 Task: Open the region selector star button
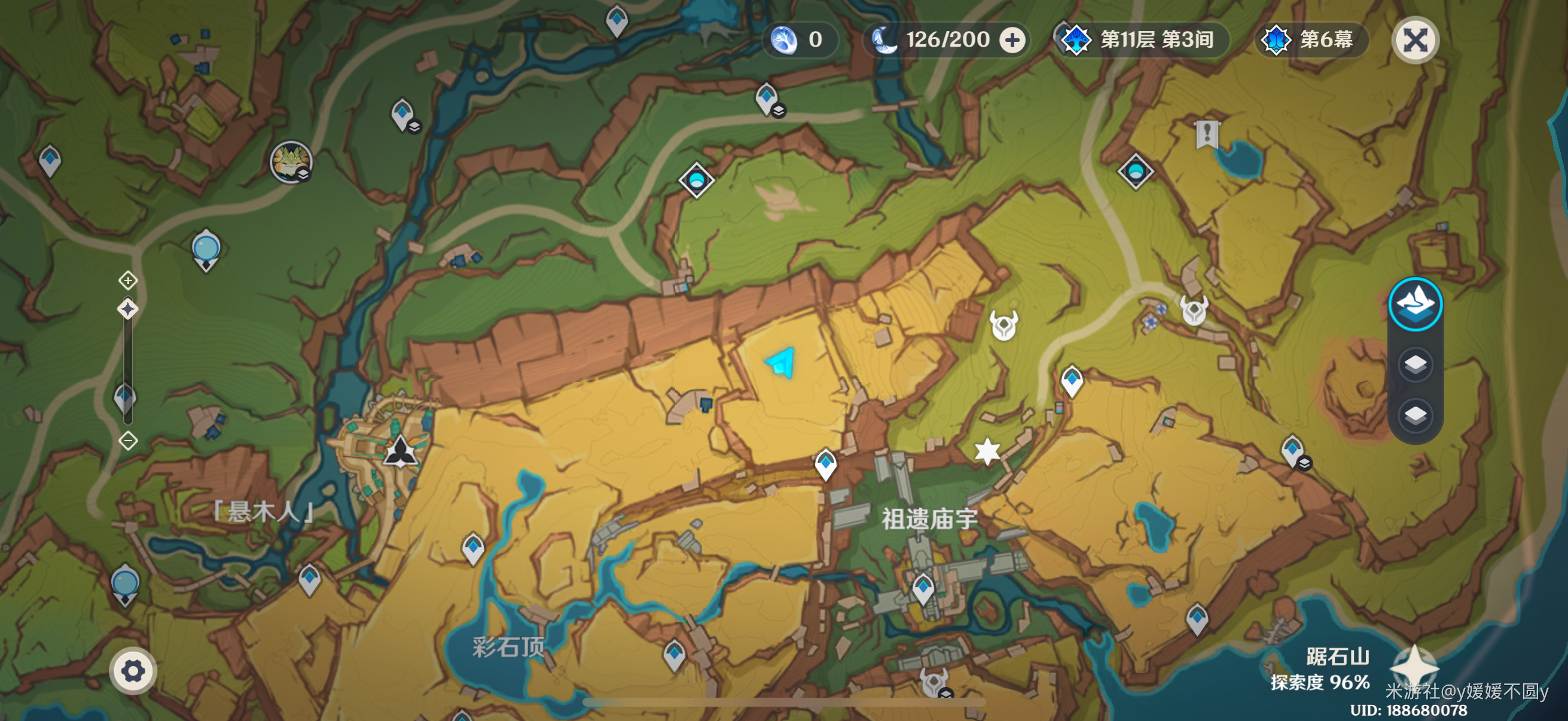tap(1414, 667)
